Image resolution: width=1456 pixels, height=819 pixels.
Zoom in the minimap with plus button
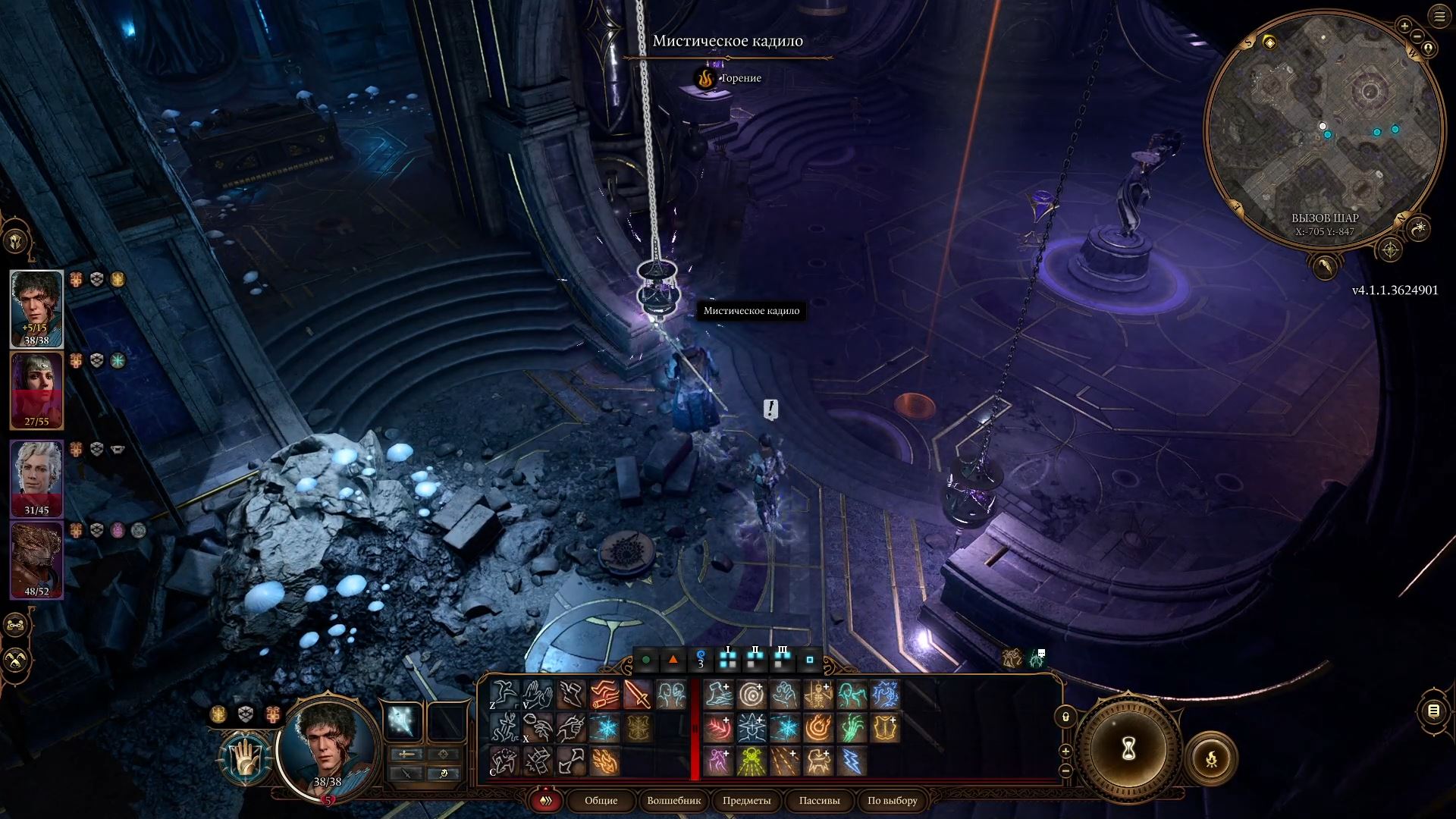pyautogui.click(x=1404, y=27)
